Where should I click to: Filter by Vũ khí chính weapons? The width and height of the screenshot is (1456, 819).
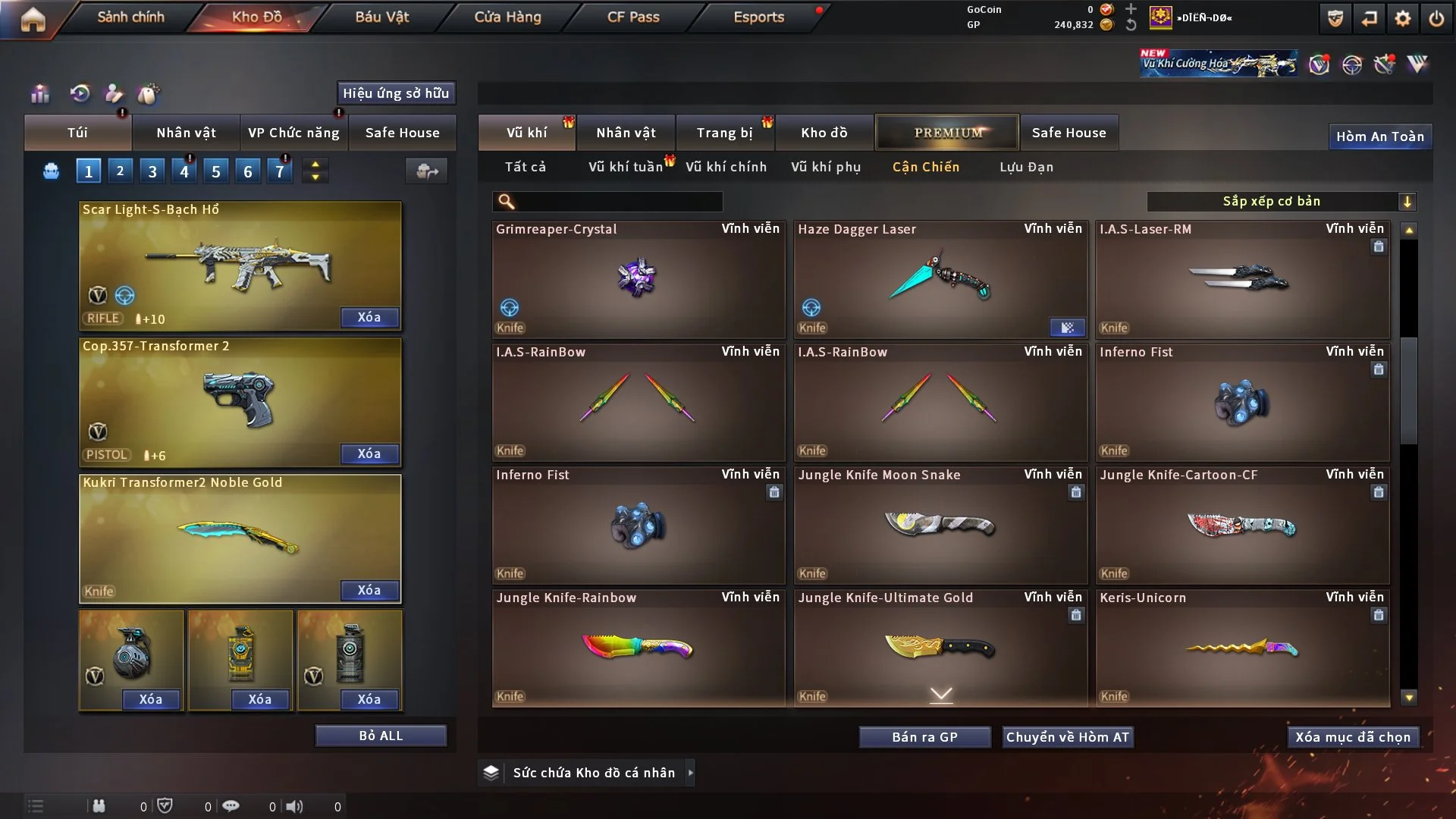click(x=726, y=167)
